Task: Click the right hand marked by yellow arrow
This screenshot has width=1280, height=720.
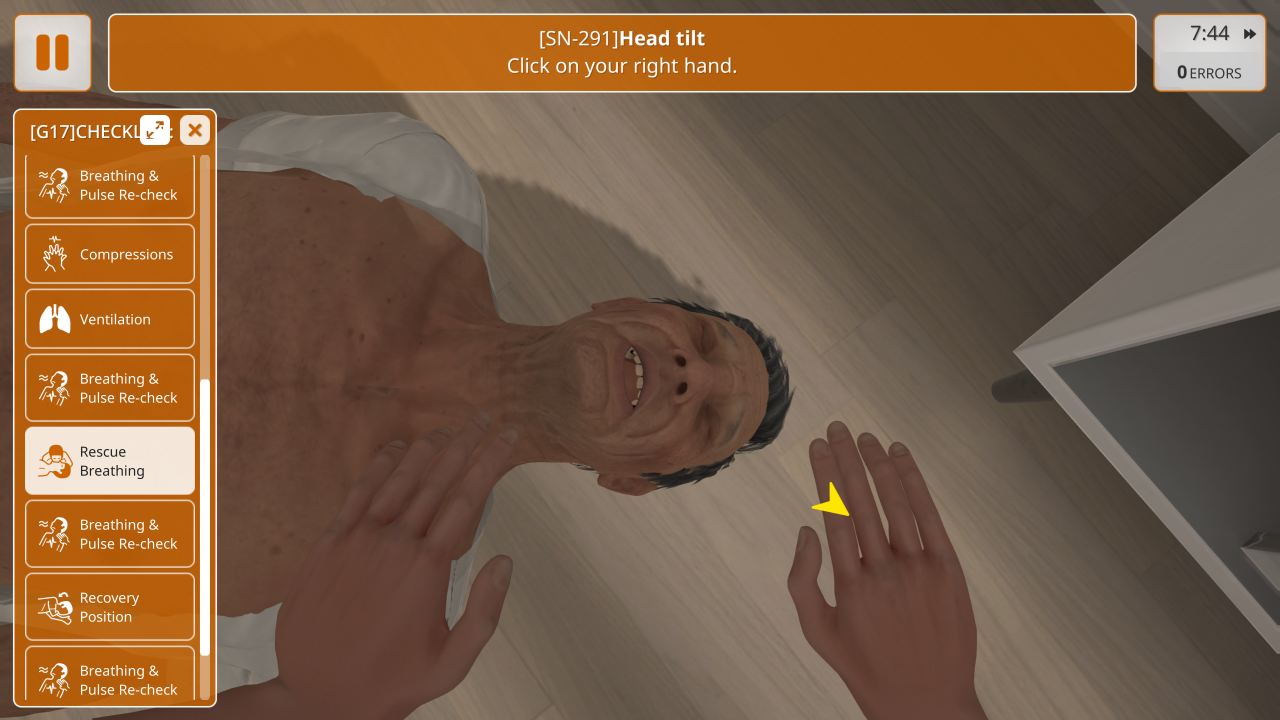Action: coord(880,560)
